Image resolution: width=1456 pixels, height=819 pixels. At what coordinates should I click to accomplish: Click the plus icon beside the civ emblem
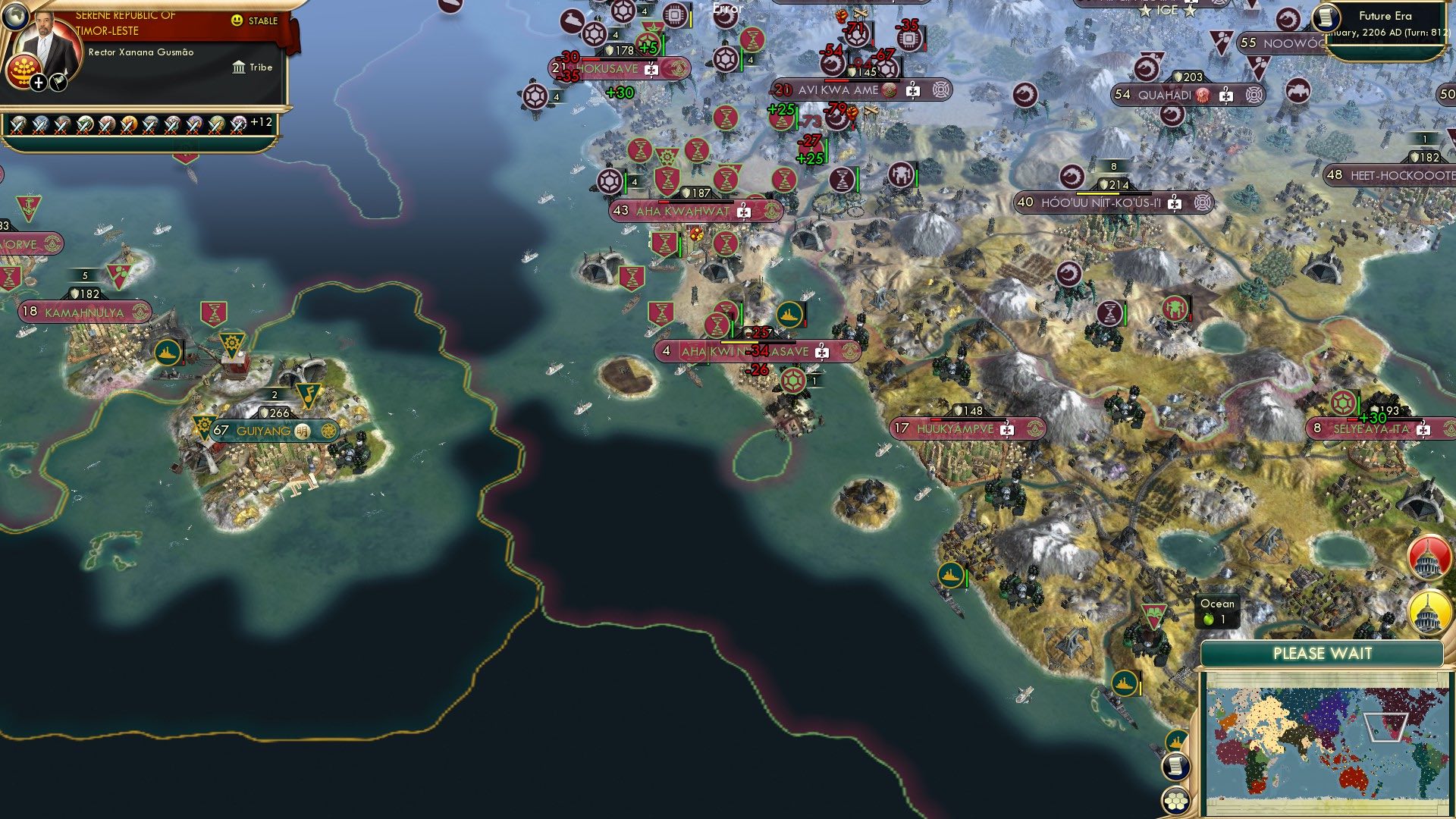[x=39, y=84]
